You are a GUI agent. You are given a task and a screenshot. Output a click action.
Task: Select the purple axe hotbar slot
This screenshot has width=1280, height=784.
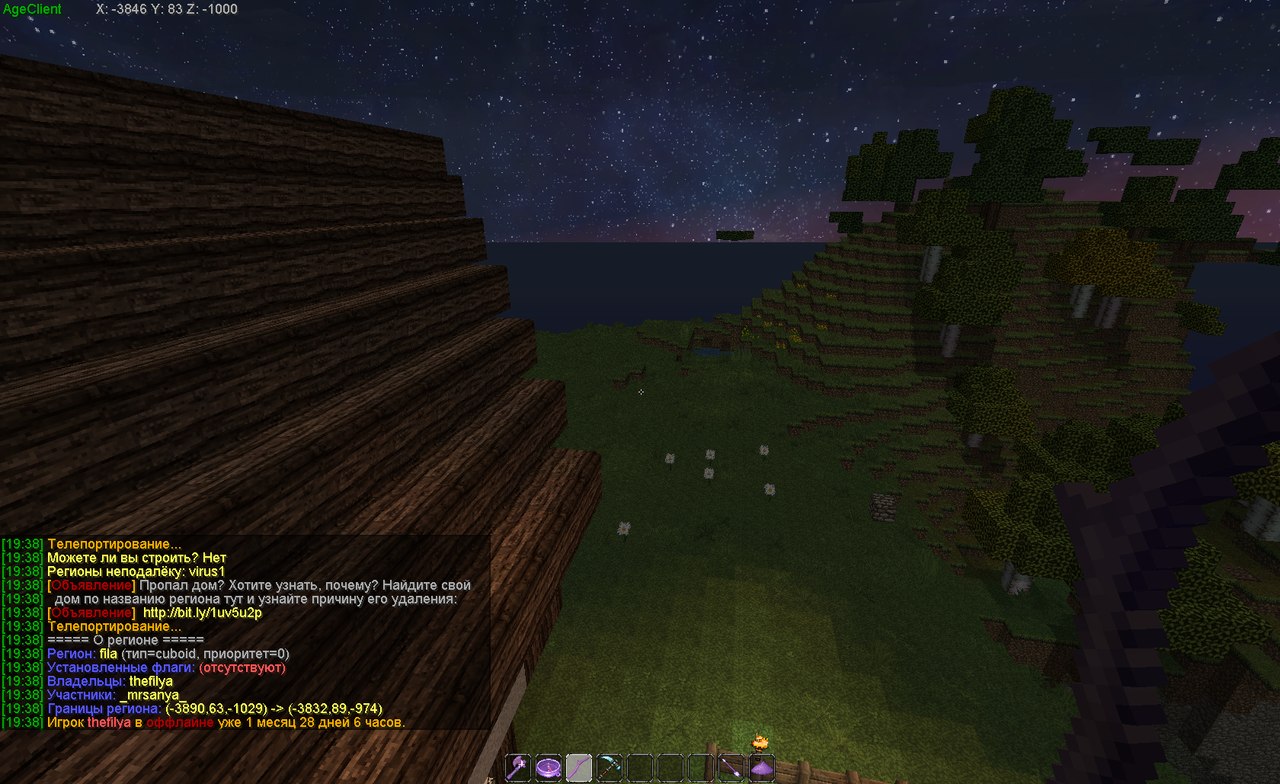518,767
